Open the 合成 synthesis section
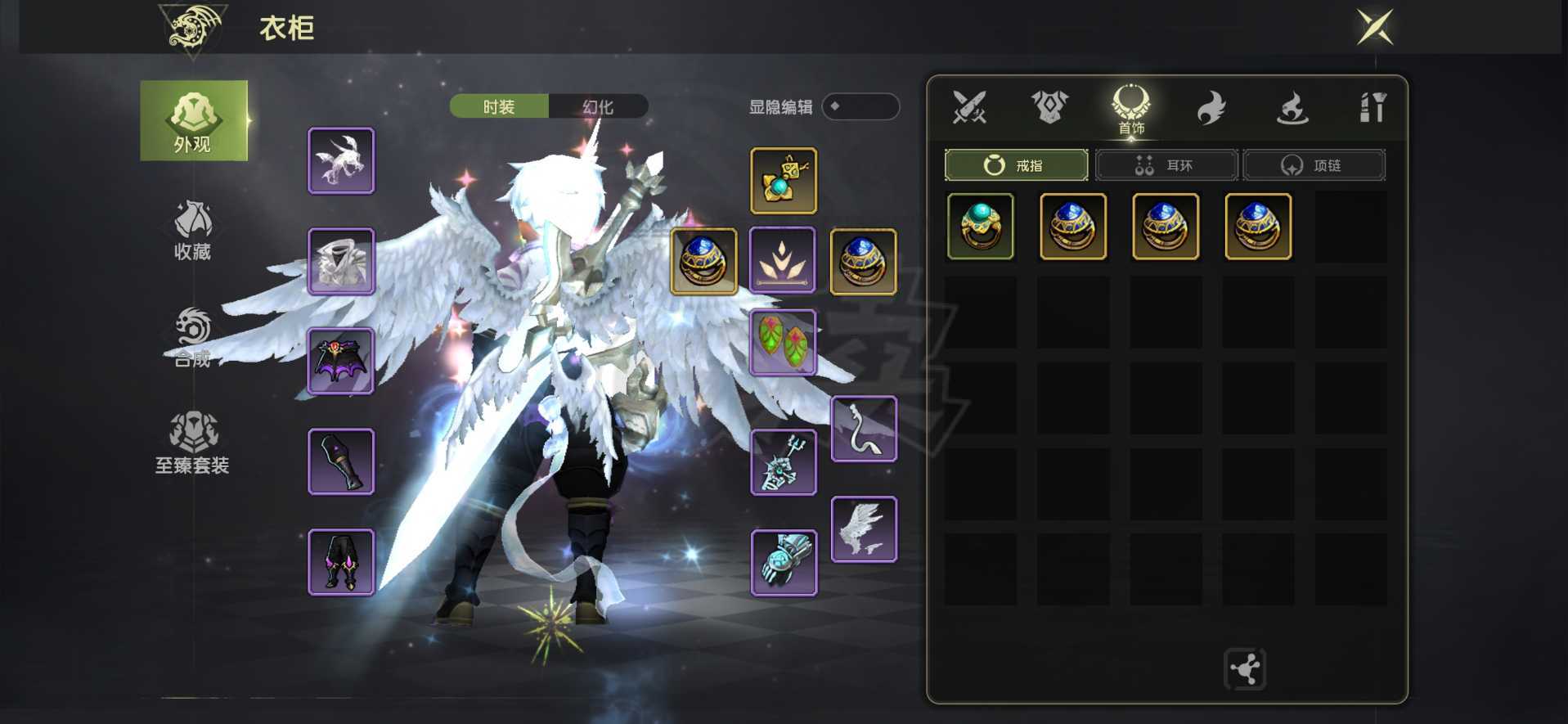Image resolution: width=1568 pixels, height=724 pixels. click(193, 337)
